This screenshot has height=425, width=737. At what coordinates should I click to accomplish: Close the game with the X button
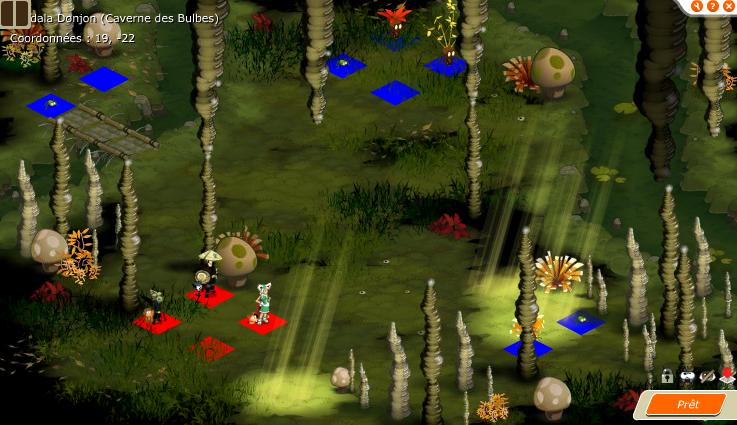tap(727, 6)
